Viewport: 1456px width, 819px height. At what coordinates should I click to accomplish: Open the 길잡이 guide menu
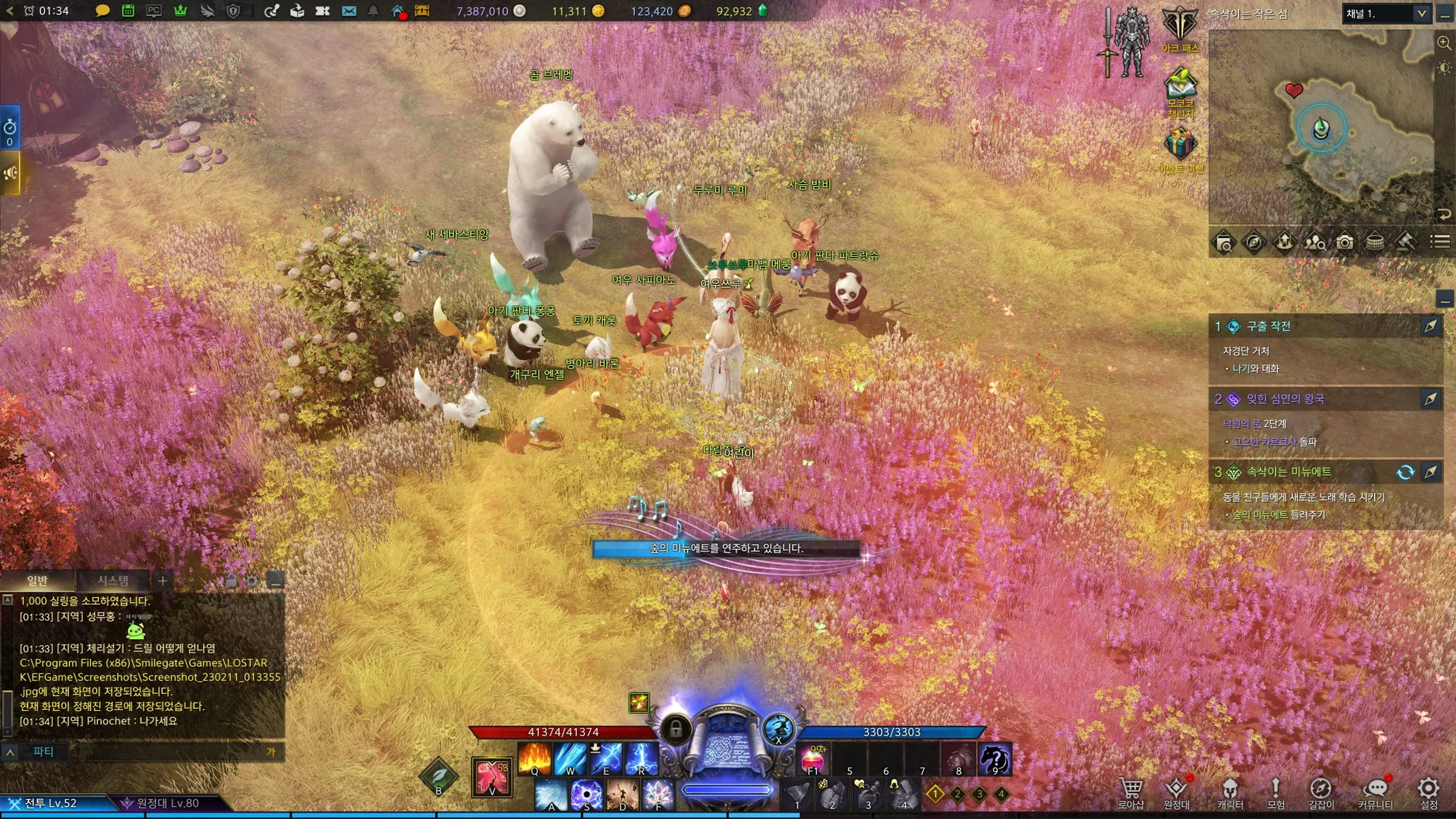(1321, 792)
